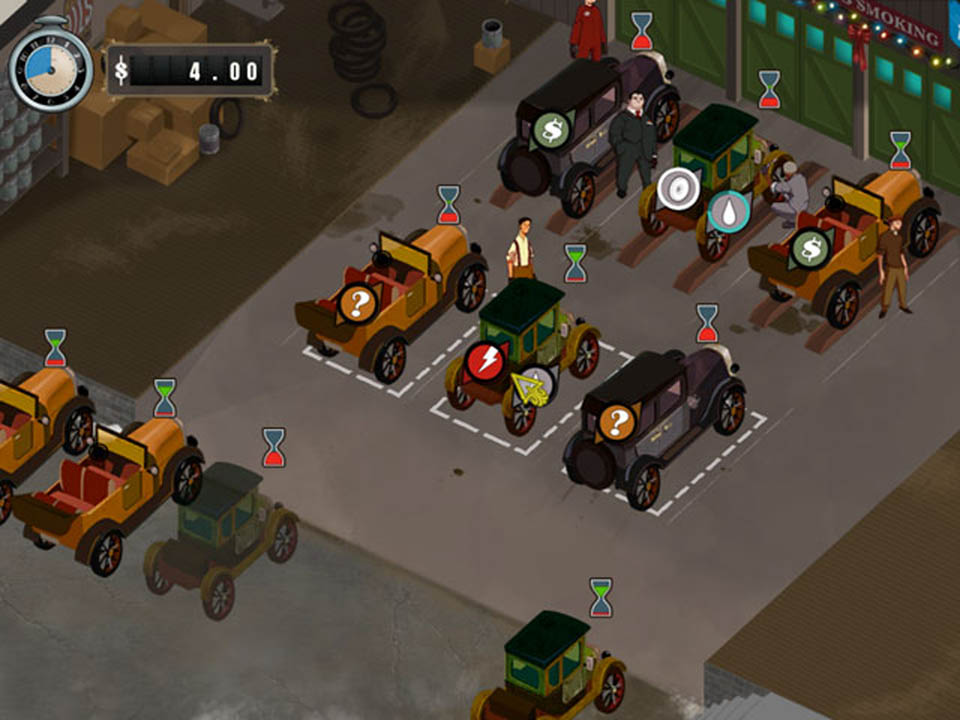Pick the white tire repair icon
This screenshot has width=960, height=720.
click(677, 189)
